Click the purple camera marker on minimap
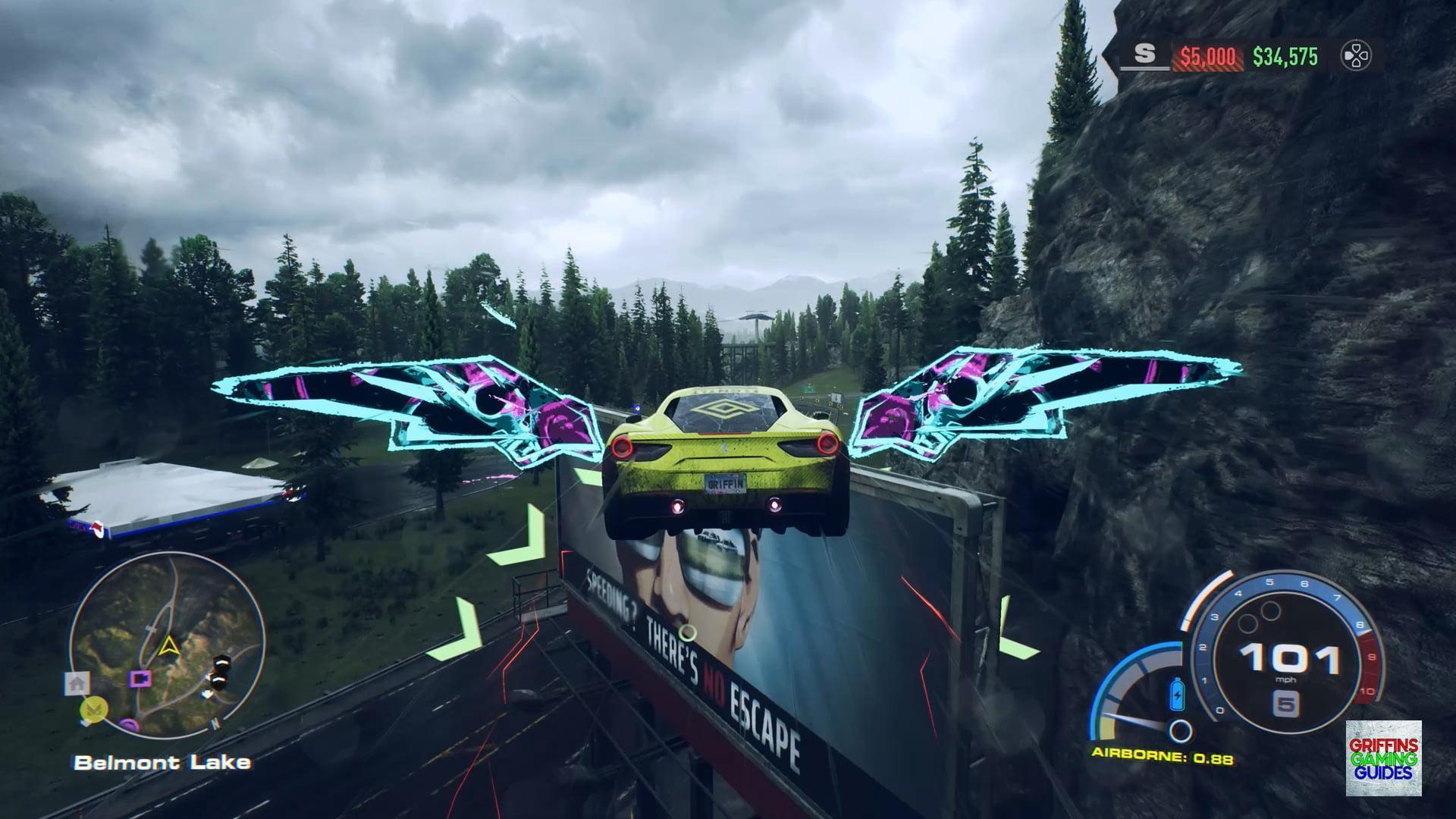The height and width of the screenshot is (819, 1456). 141,679
